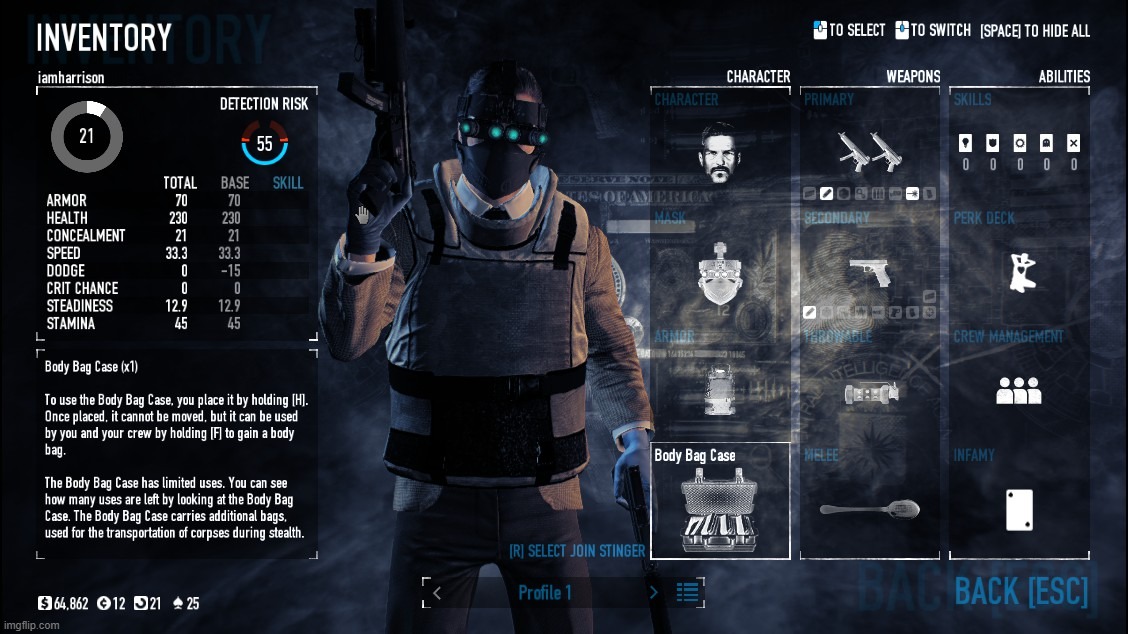1128x634 pixels.
Task: Choose the Melee spoon weapon slot
Action: click(x=869, y=509)
